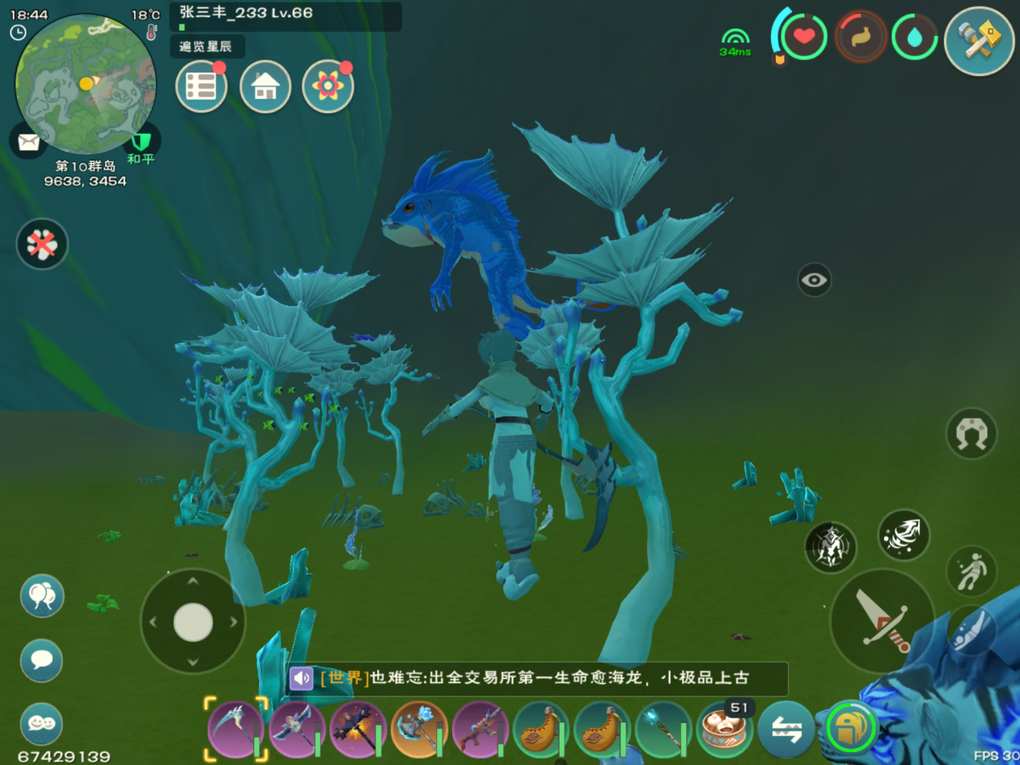
Task: Open the flower event icon
Action: 327,87
